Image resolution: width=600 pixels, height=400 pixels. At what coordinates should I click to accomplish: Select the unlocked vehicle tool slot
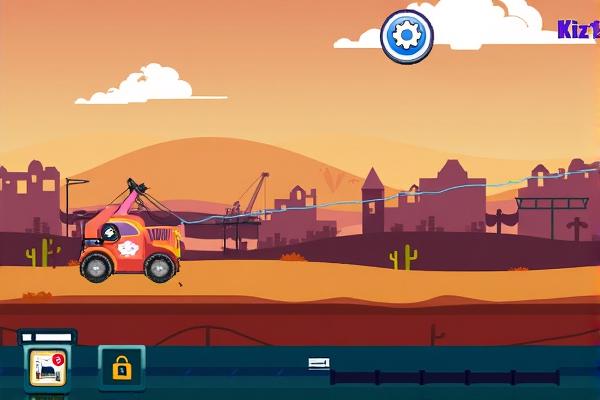click(x=47, y=367)
